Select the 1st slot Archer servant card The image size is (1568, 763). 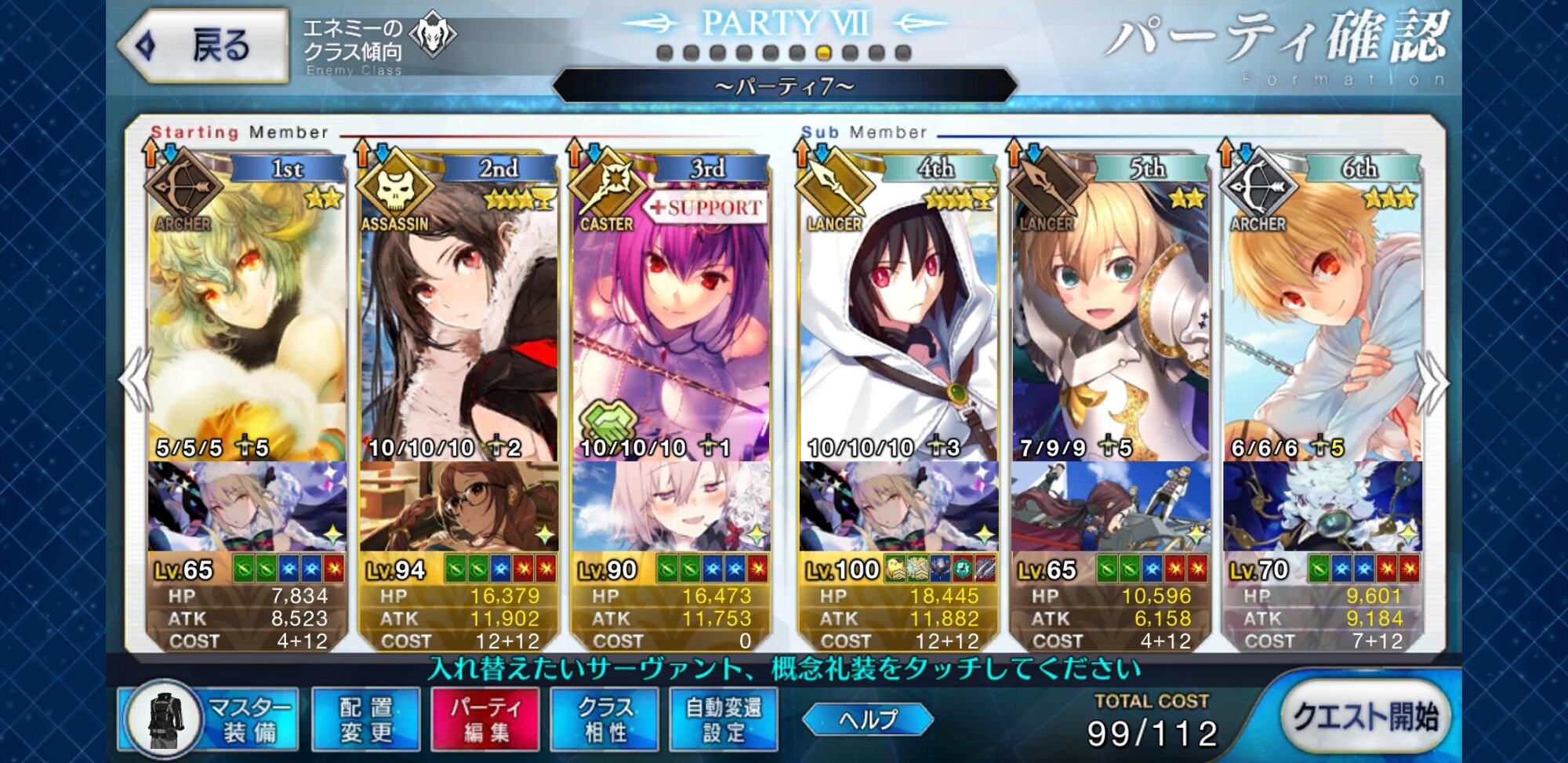point(247,314)
